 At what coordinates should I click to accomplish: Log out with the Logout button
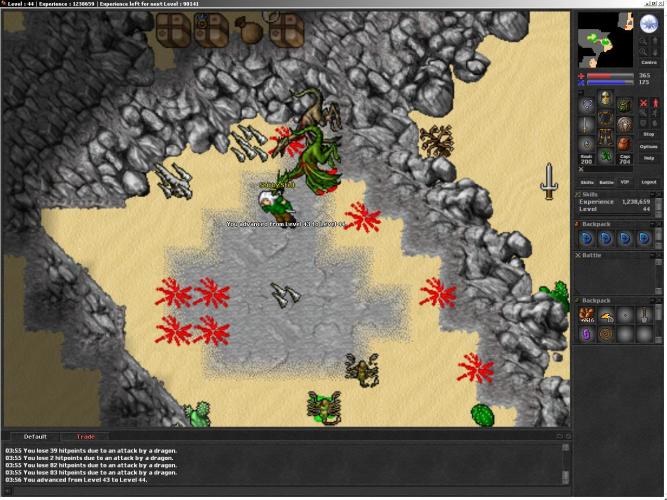coord(649,182)
